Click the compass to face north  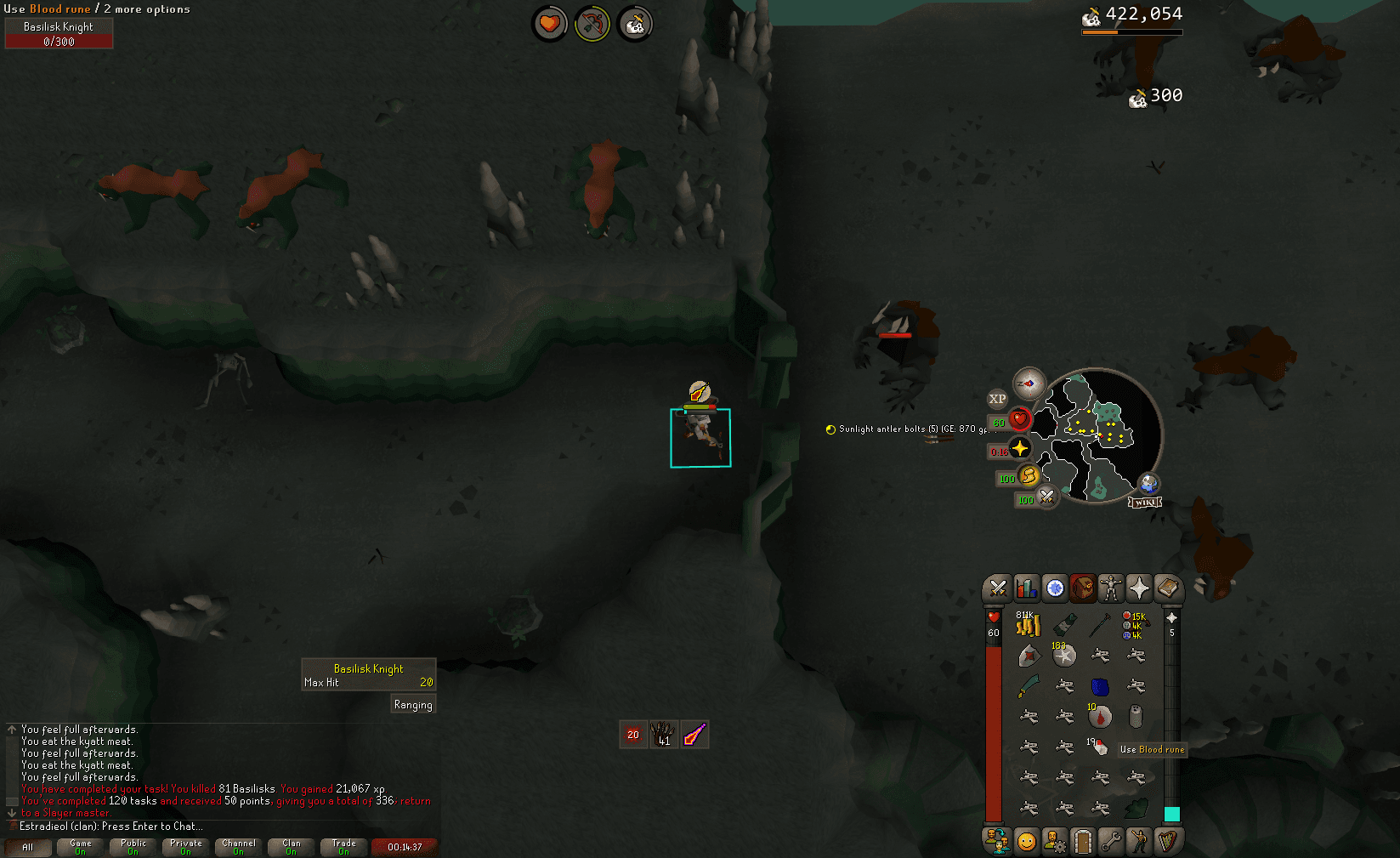(1029, 384)
